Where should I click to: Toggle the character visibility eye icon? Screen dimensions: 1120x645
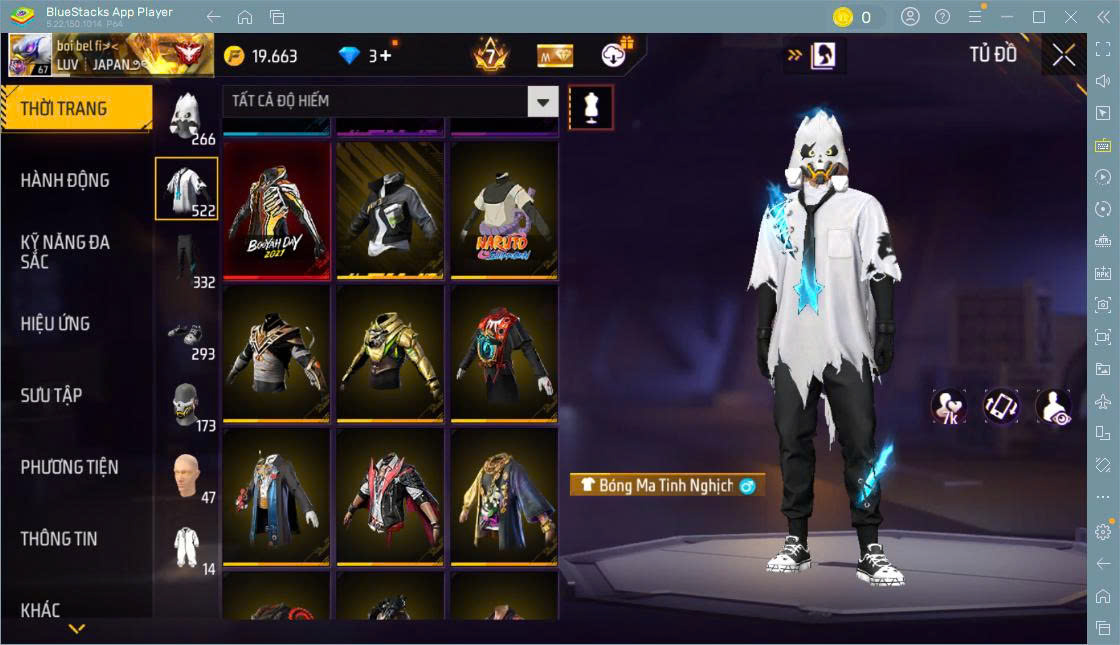1053,406
